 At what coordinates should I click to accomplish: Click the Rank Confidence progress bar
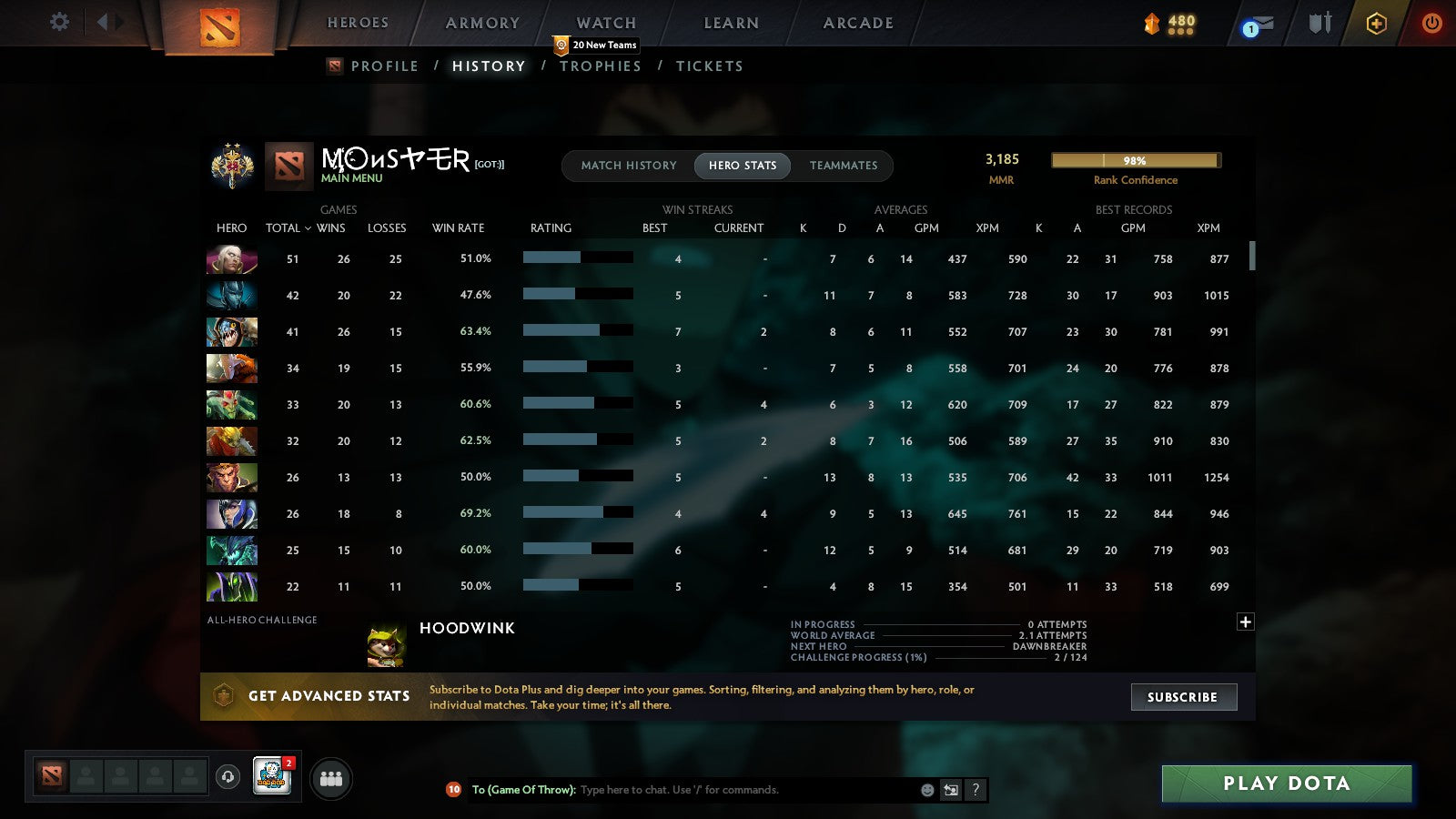coord(1135,160)
